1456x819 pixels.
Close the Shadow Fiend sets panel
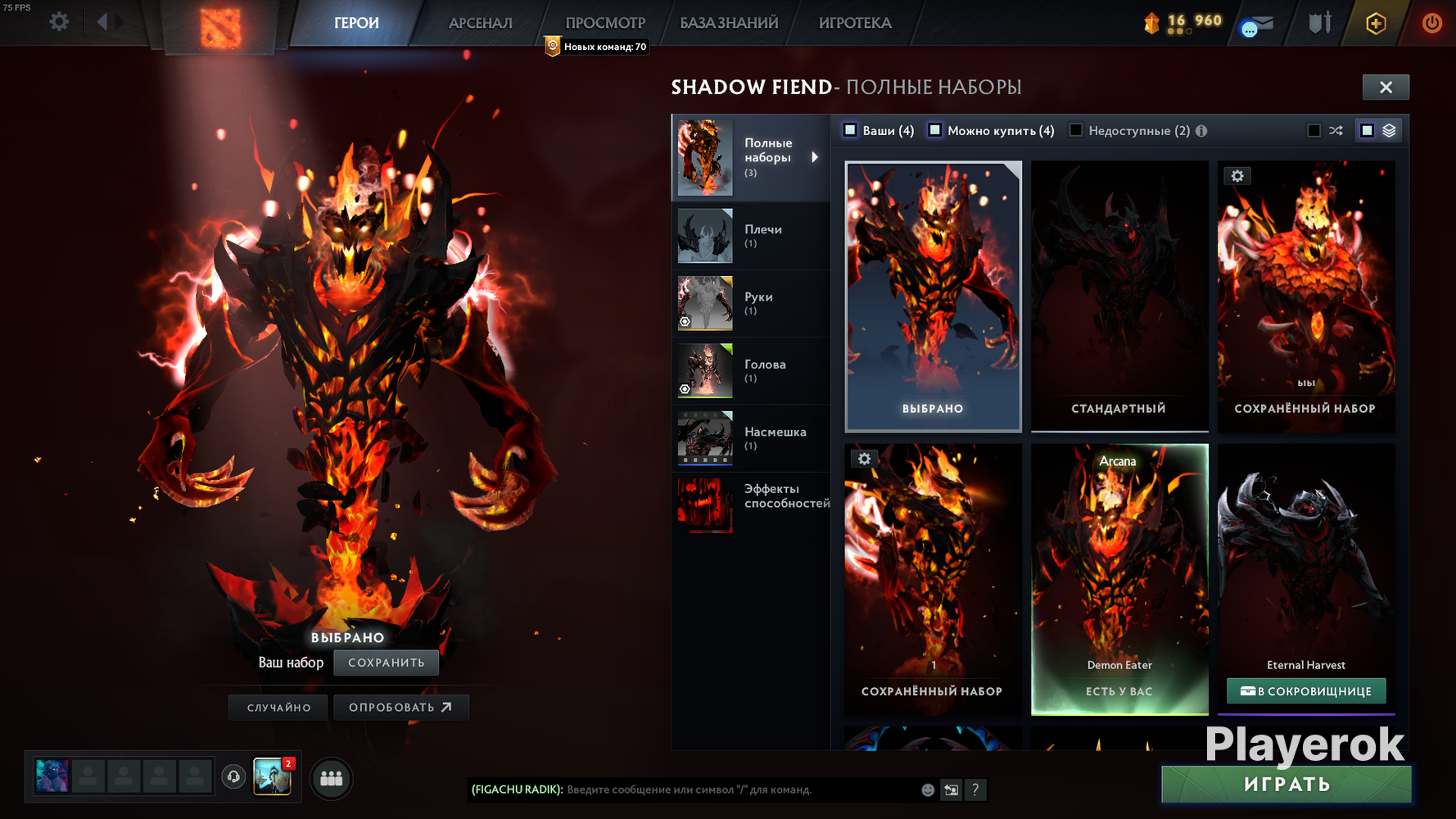point(1386,87)
